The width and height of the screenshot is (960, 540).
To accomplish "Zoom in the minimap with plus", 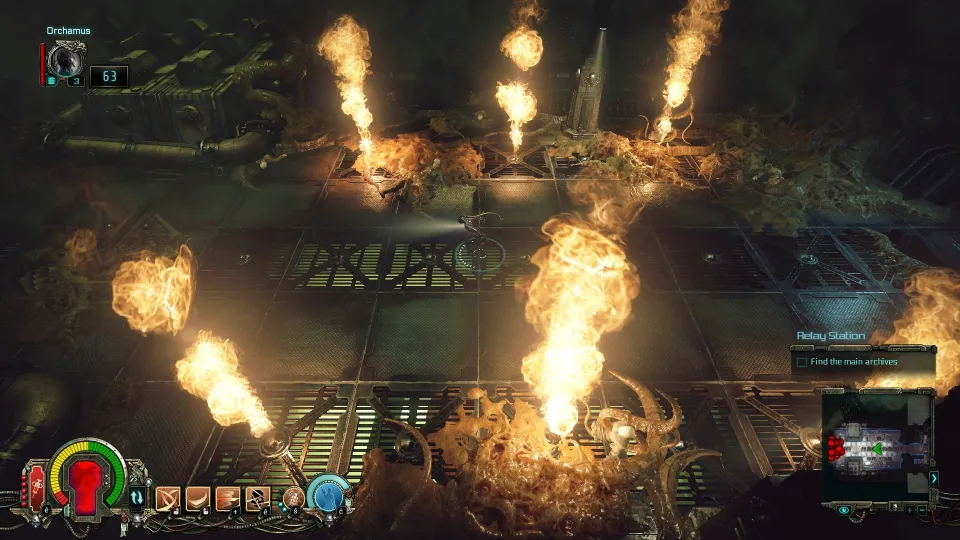I will [x=908, y=510].
